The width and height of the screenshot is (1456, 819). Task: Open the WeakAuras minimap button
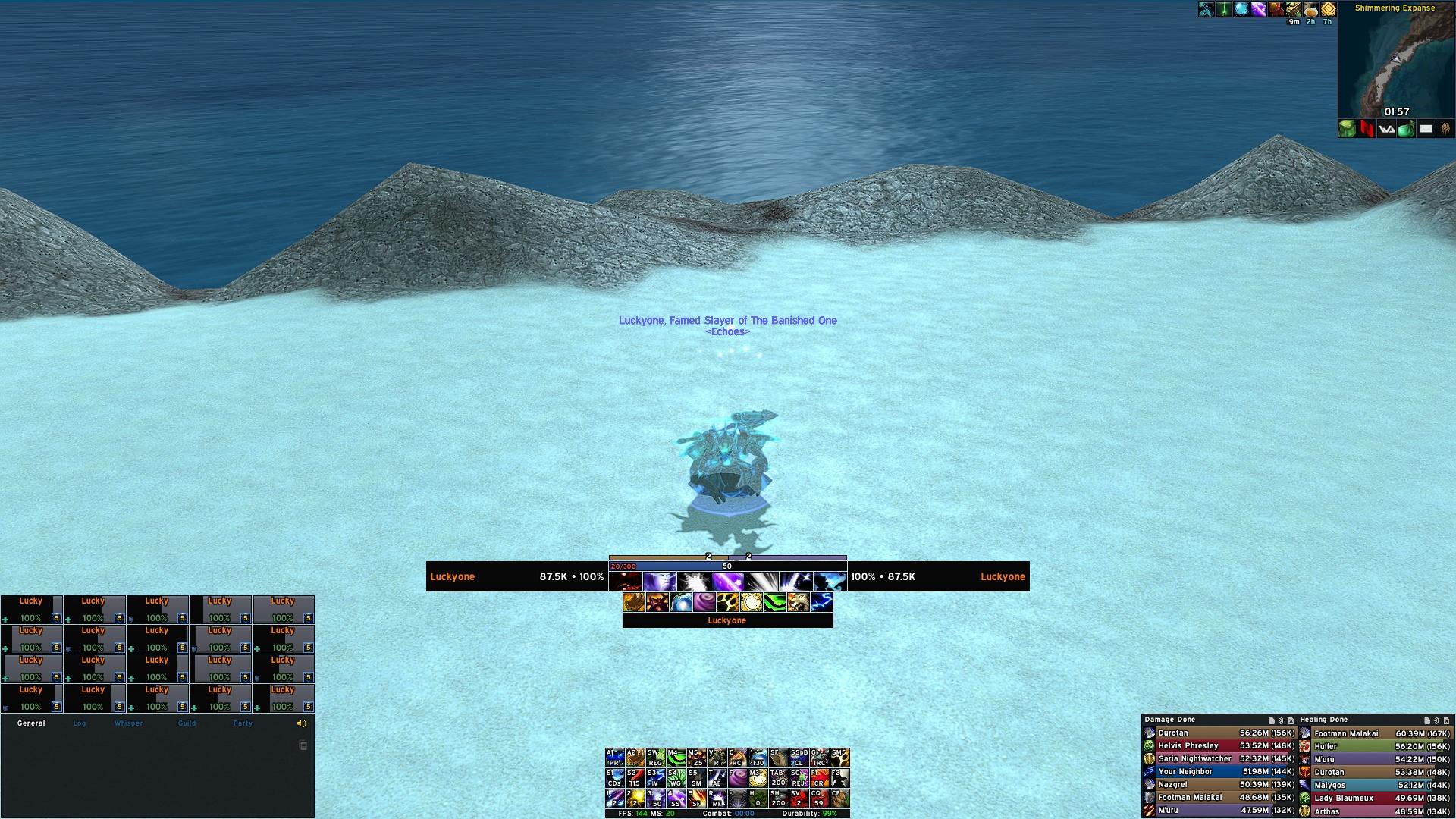(x=1386, y=129)
